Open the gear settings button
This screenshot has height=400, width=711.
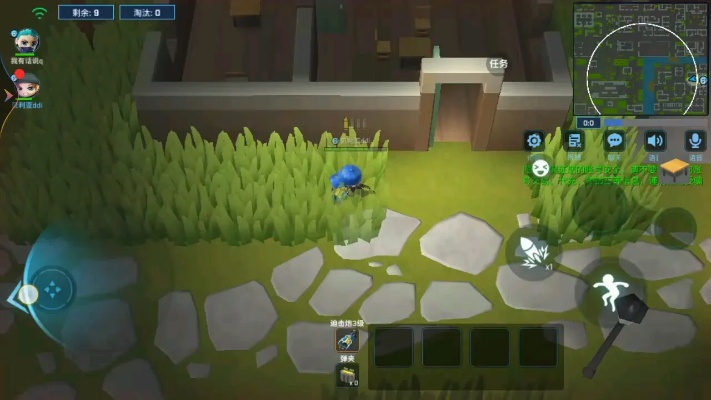point(534,141)
